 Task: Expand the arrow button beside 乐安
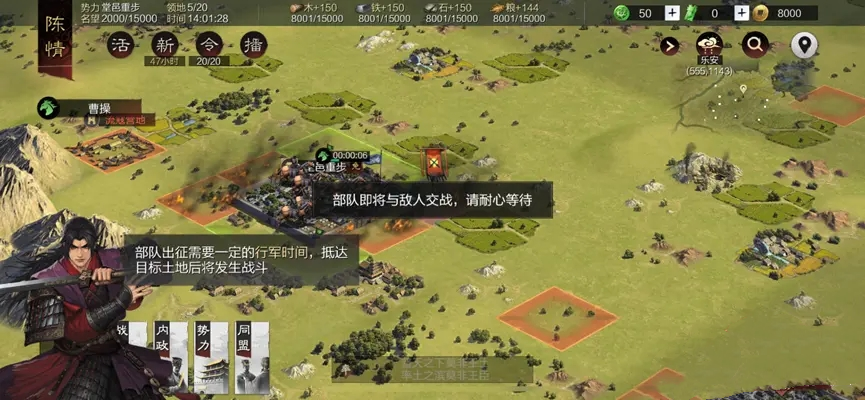point(669,45)
